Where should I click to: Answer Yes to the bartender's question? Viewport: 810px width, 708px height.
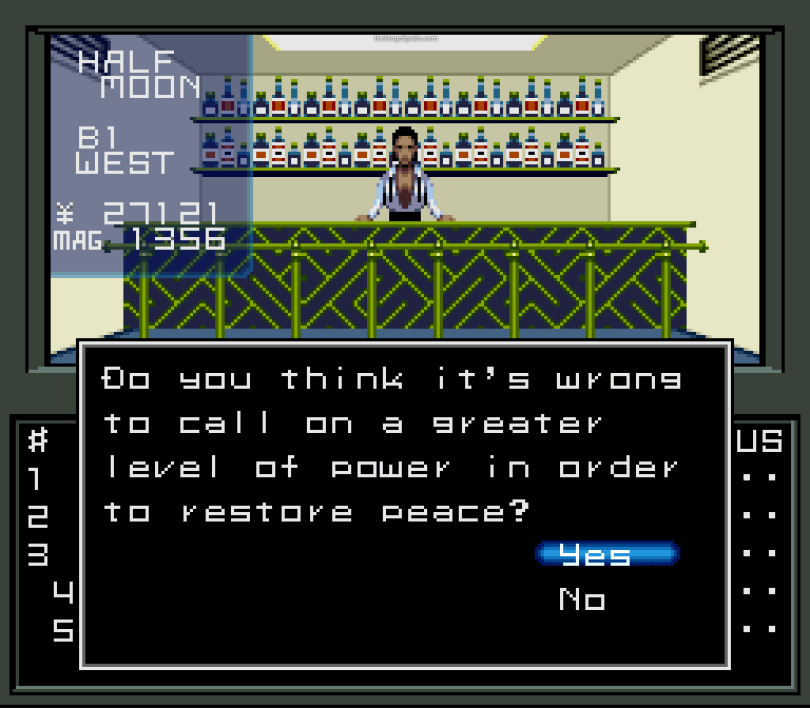tap(605, 554)
